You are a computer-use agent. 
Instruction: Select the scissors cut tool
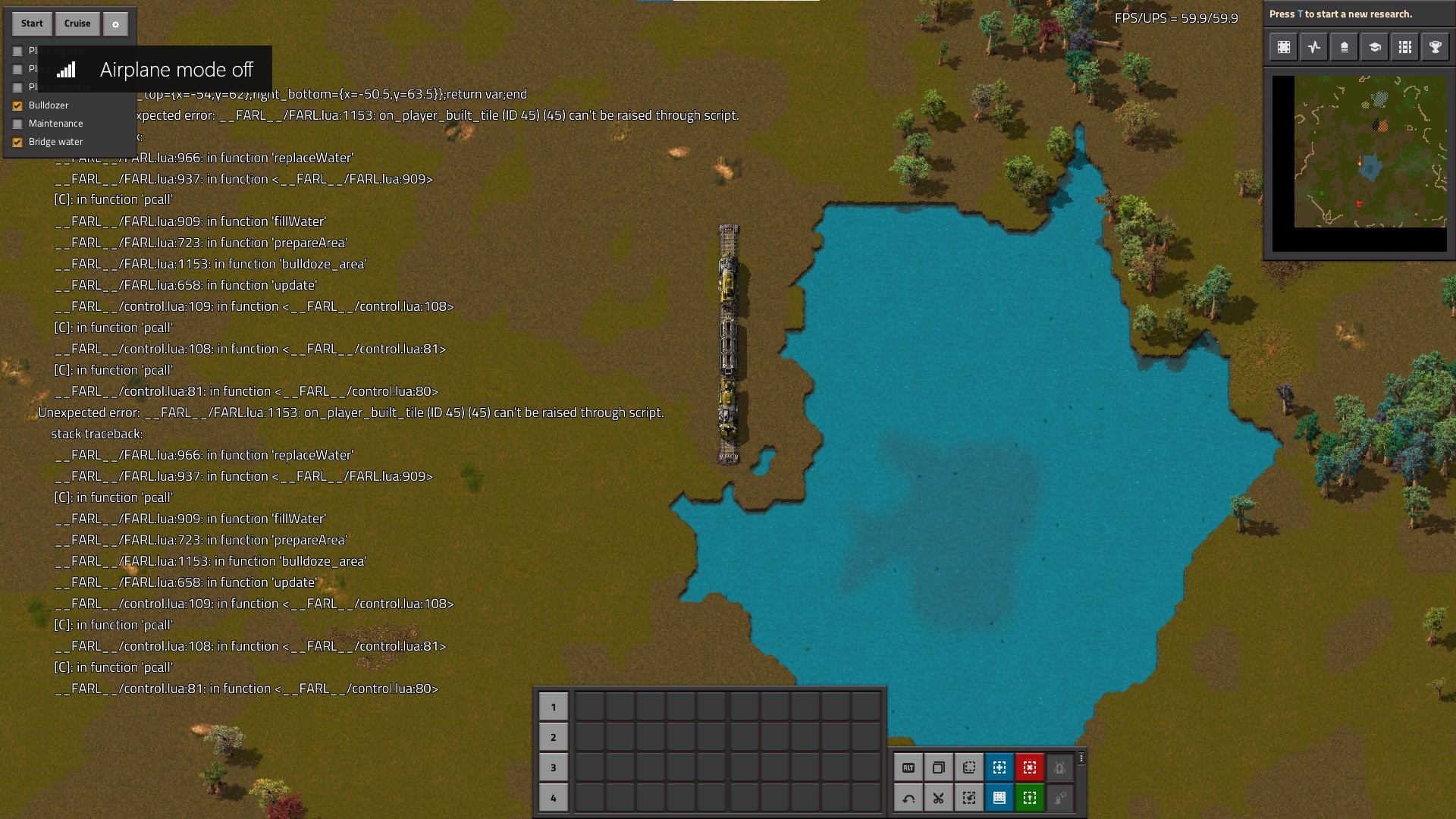939,798
